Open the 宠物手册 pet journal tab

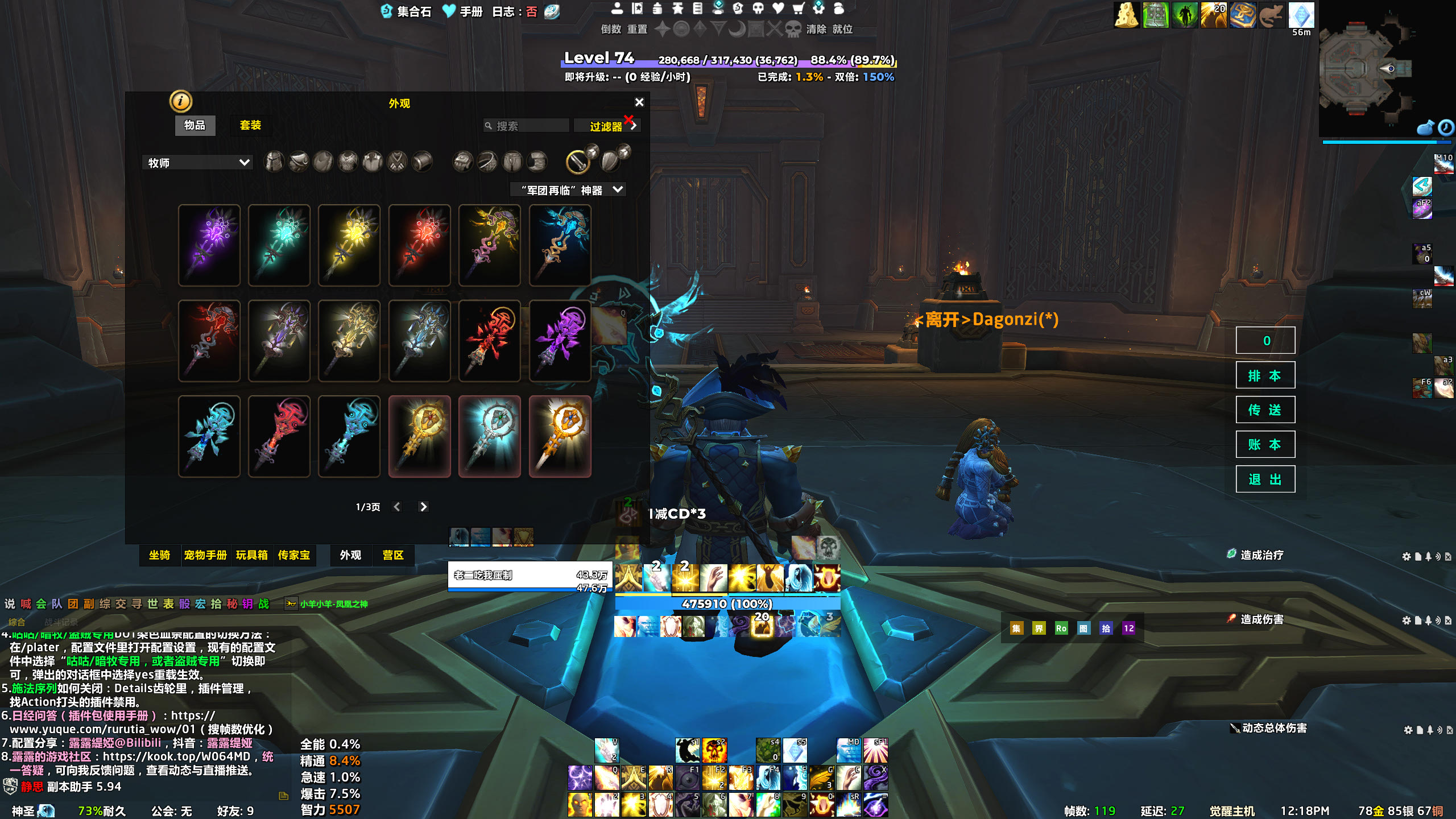pyautogui.click(x=205, y=555)
